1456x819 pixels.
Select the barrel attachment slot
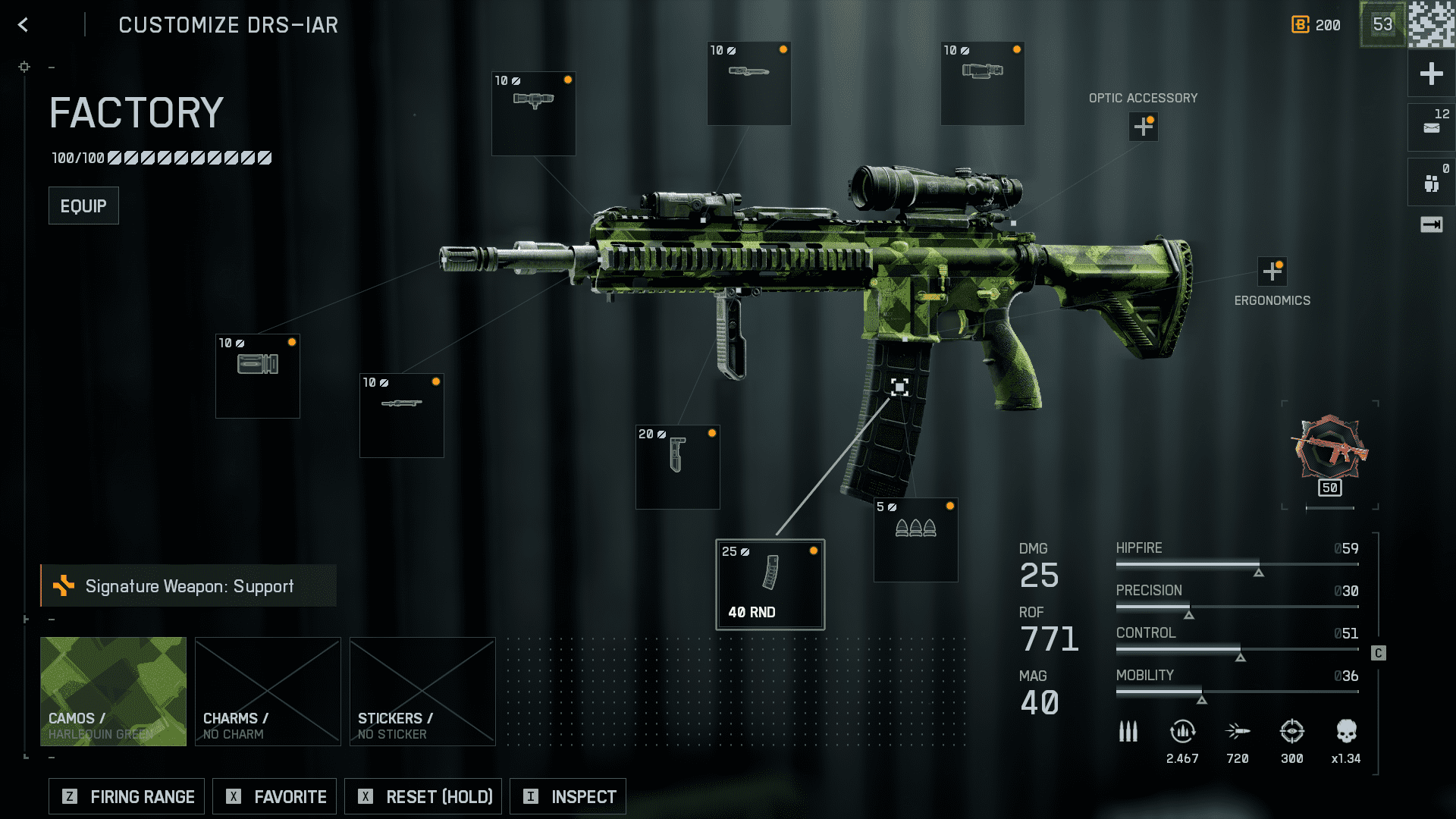click(401, 415)
